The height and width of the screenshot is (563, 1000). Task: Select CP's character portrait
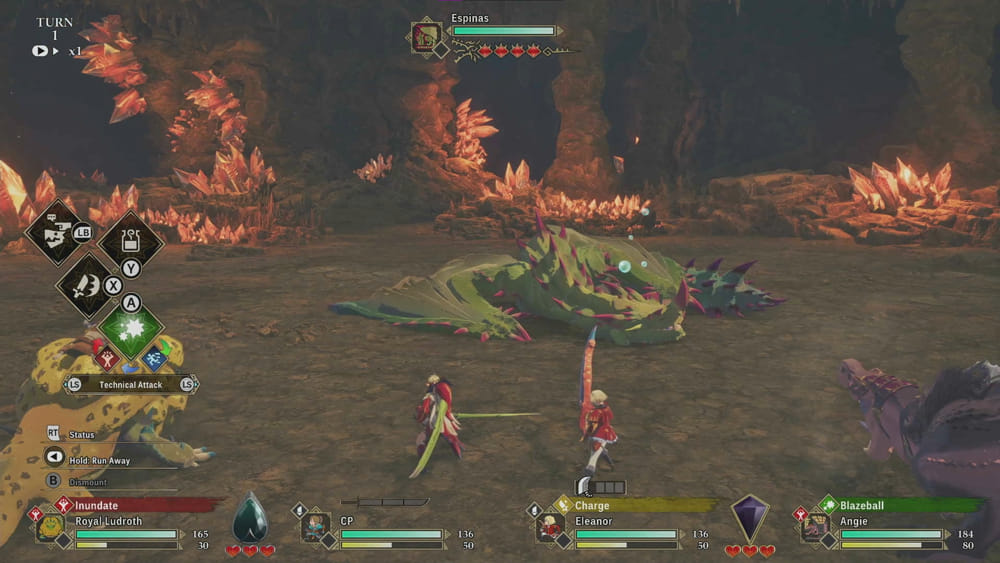pos(316,528)
